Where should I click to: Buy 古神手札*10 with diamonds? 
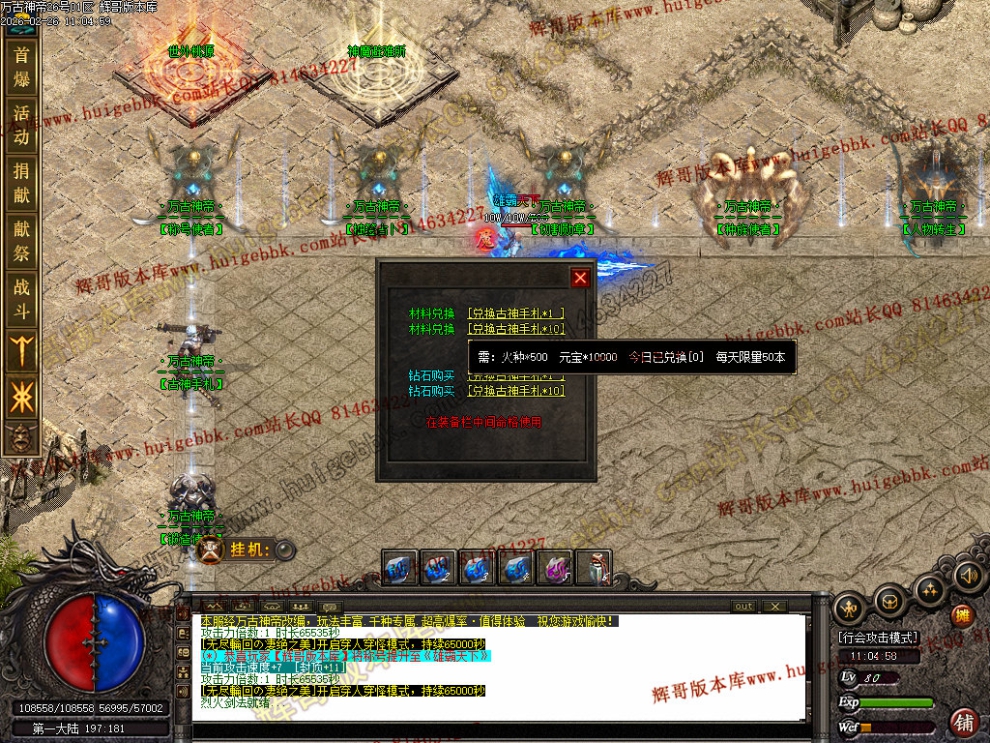(518, 391)
